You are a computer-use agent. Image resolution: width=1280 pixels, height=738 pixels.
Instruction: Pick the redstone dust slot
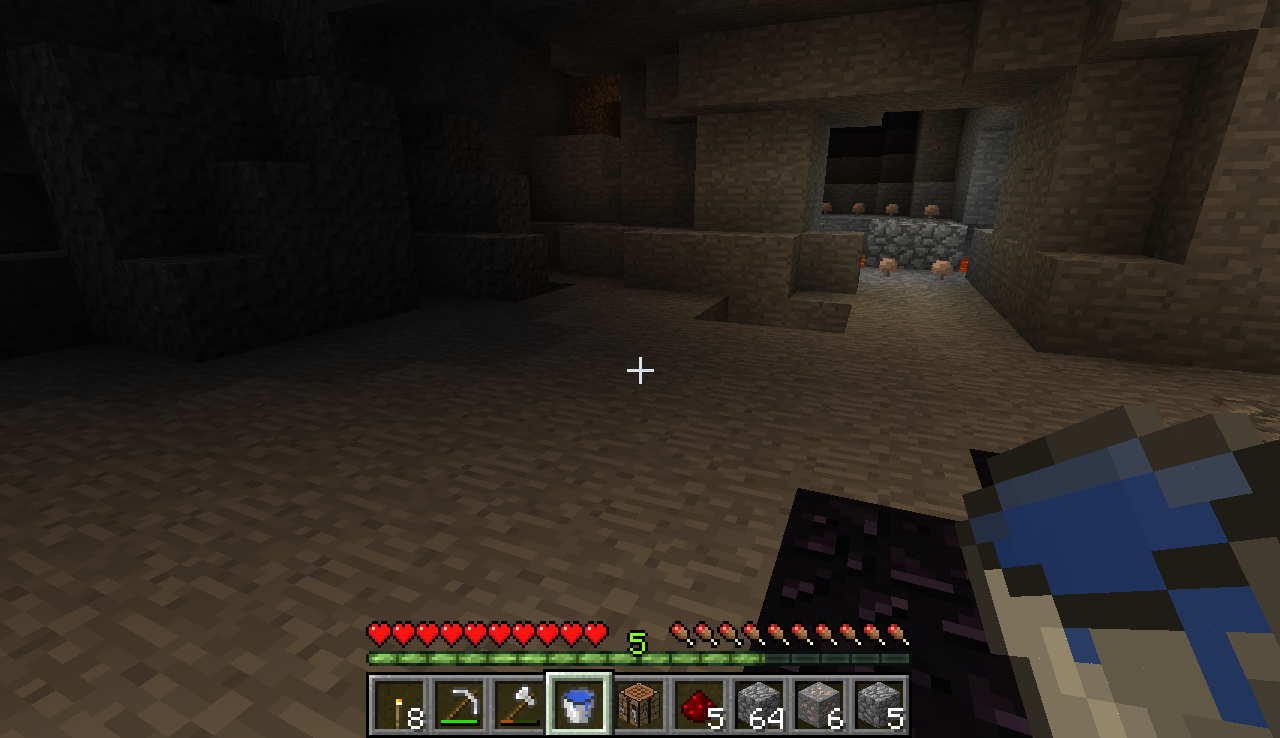pyautogui.click(x=699, y=705)
